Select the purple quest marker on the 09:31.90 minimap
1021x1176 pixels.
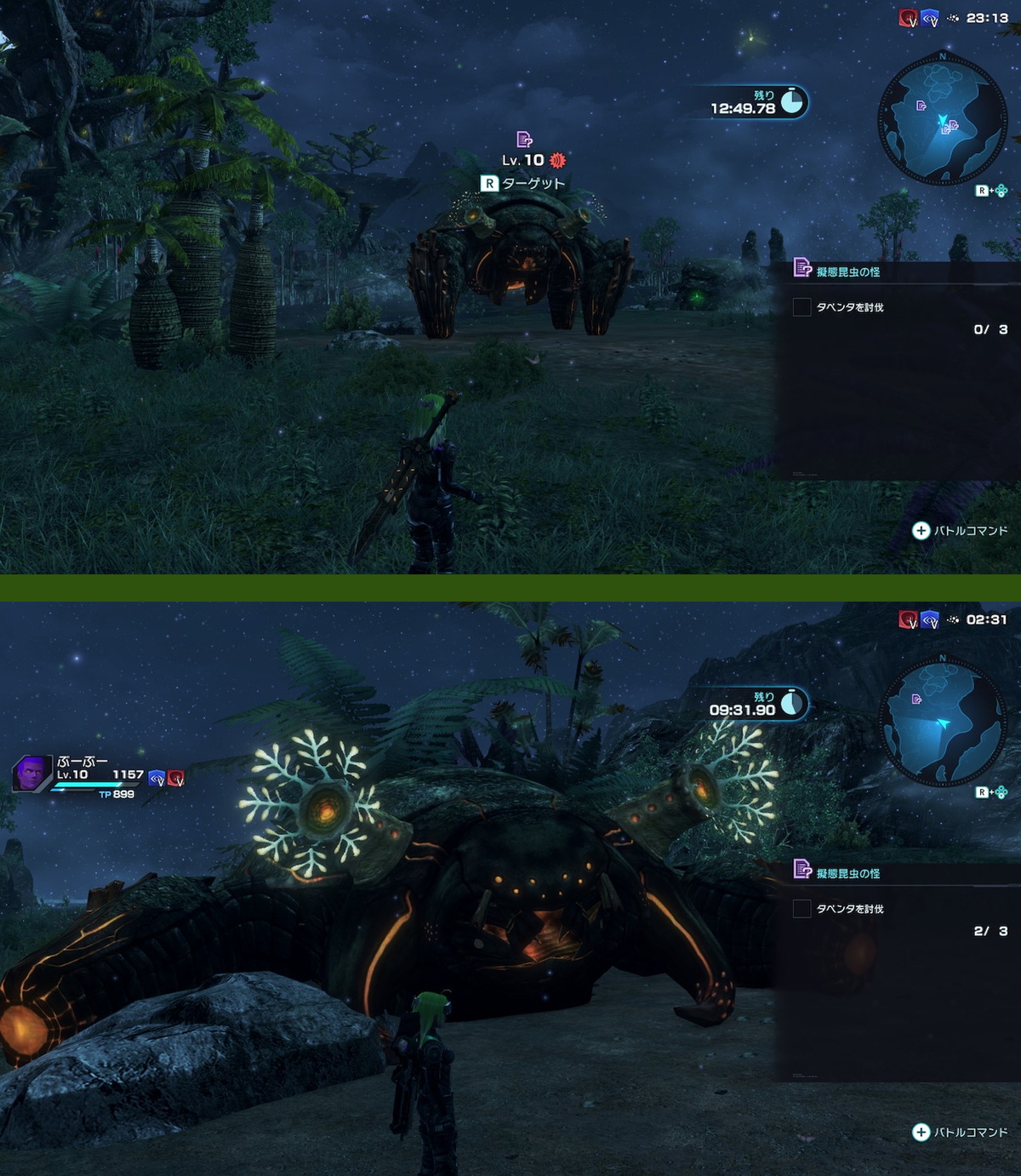point(916,699)
